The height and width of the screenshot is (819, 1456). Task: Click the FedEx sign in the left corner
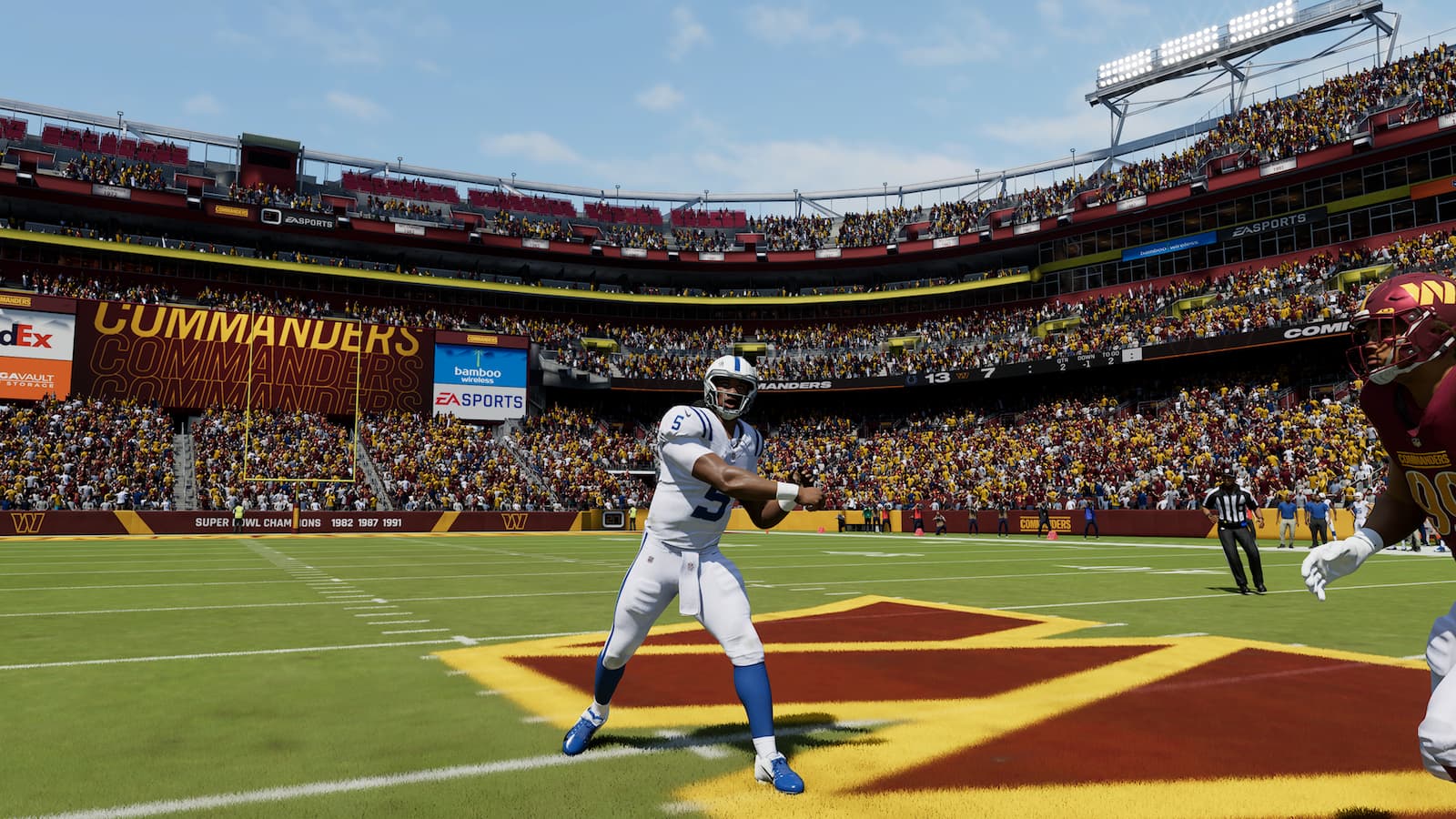[x=27, y=335]
